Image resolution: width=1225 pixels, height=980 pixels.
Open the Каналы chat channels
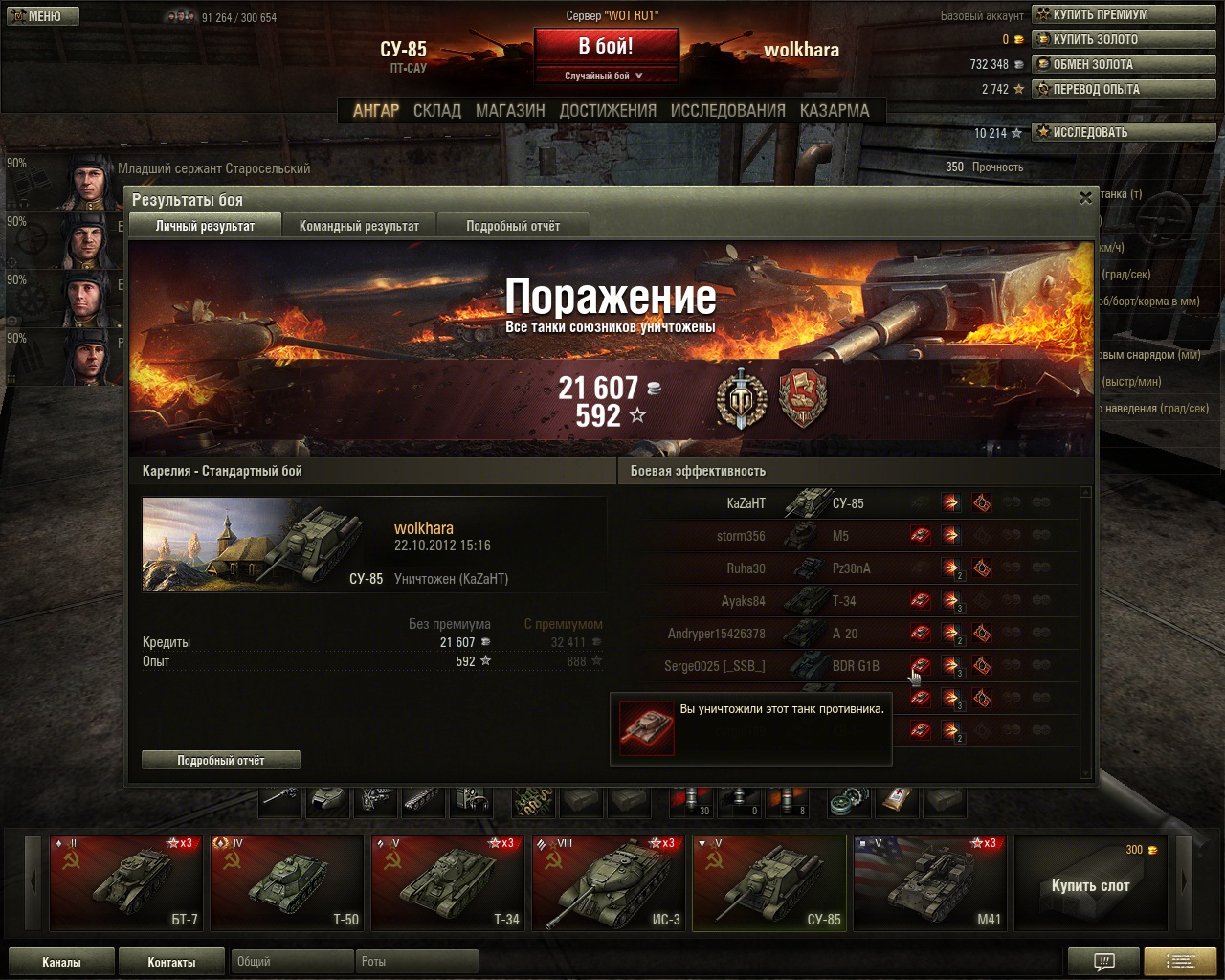(61, 962)
